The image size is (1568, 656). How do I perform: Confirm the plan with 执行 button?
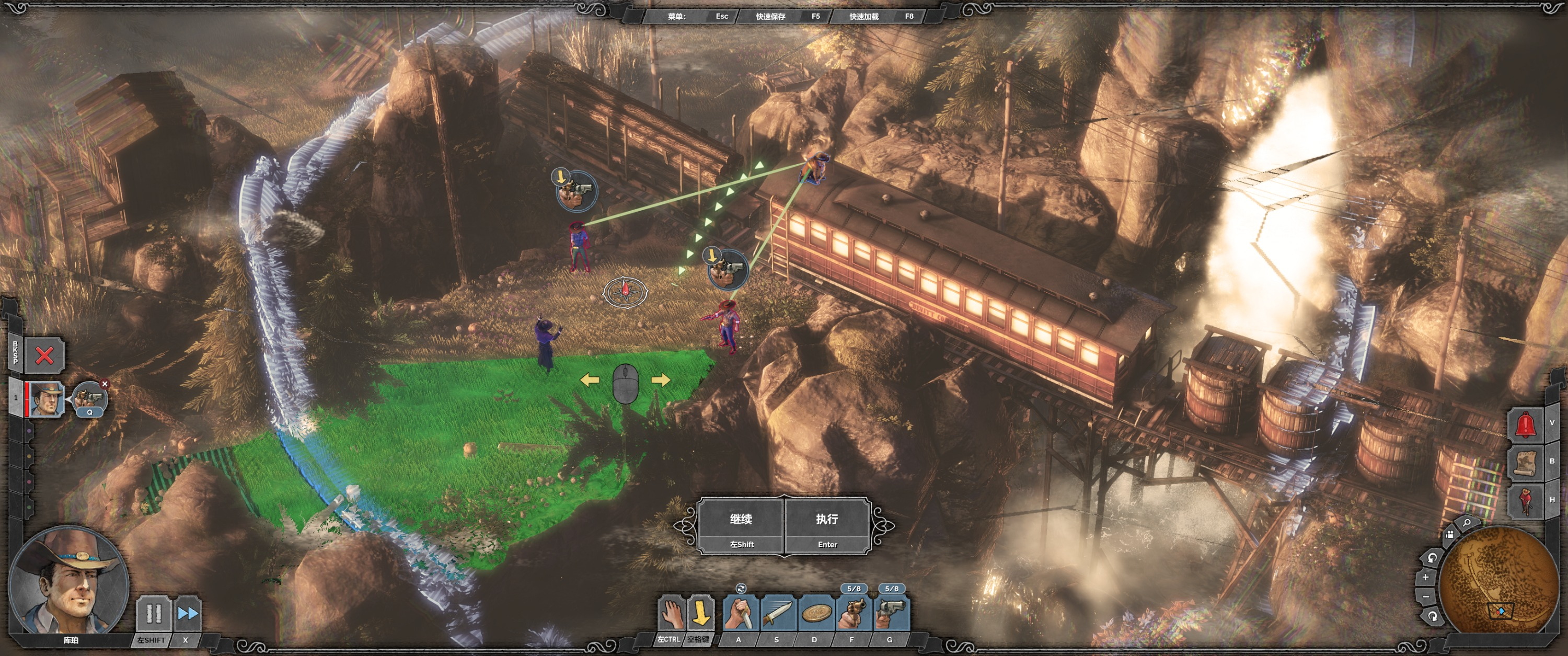(x=827, y=526)
